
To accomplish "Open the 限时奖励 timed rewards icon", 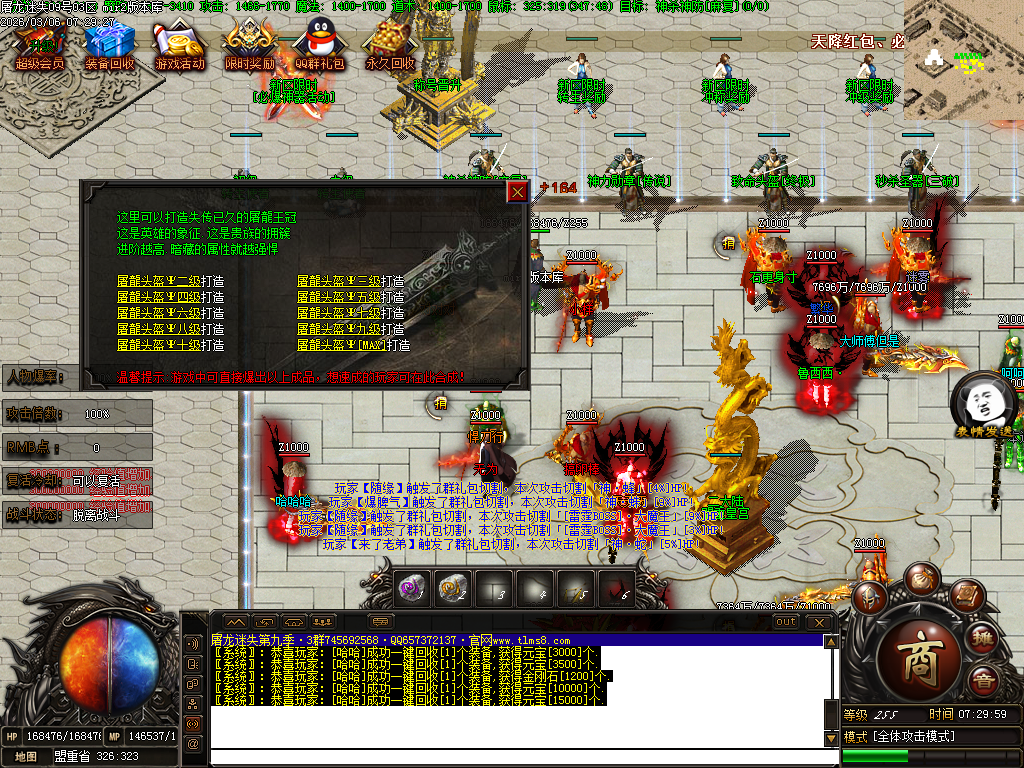I will click(x=249, y=45).
